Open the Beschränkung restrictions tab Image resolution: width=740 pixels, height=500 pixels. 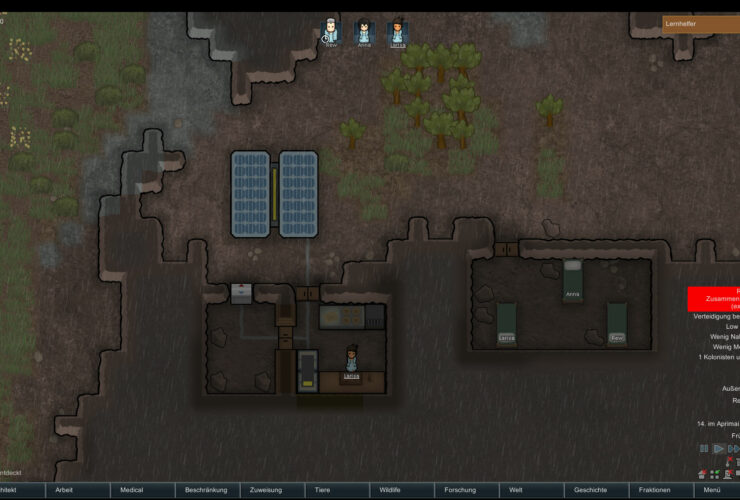coord(207,490)
